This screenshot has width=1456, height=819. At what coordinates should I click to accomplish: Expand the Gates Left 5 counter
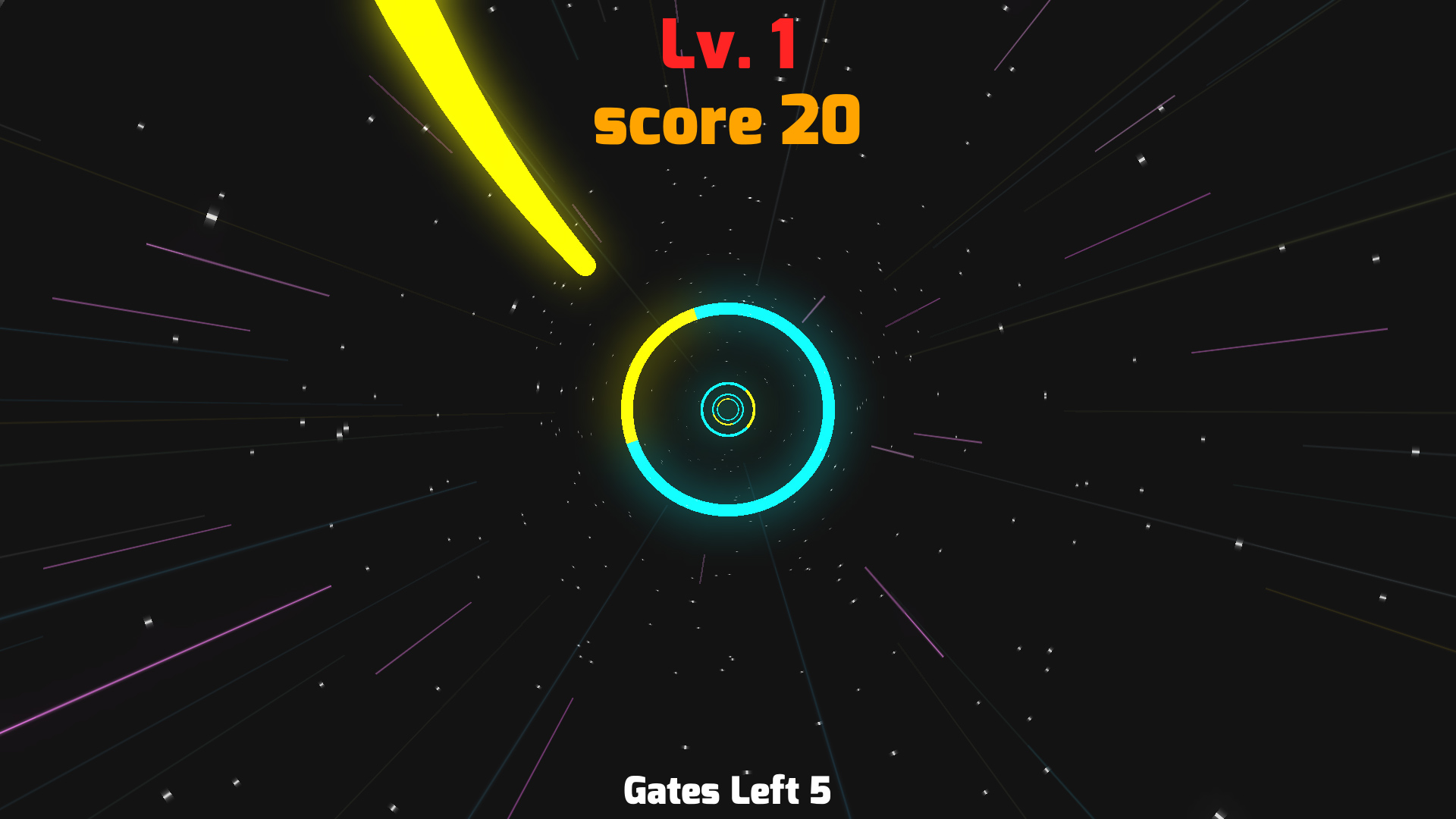(726, 790)
